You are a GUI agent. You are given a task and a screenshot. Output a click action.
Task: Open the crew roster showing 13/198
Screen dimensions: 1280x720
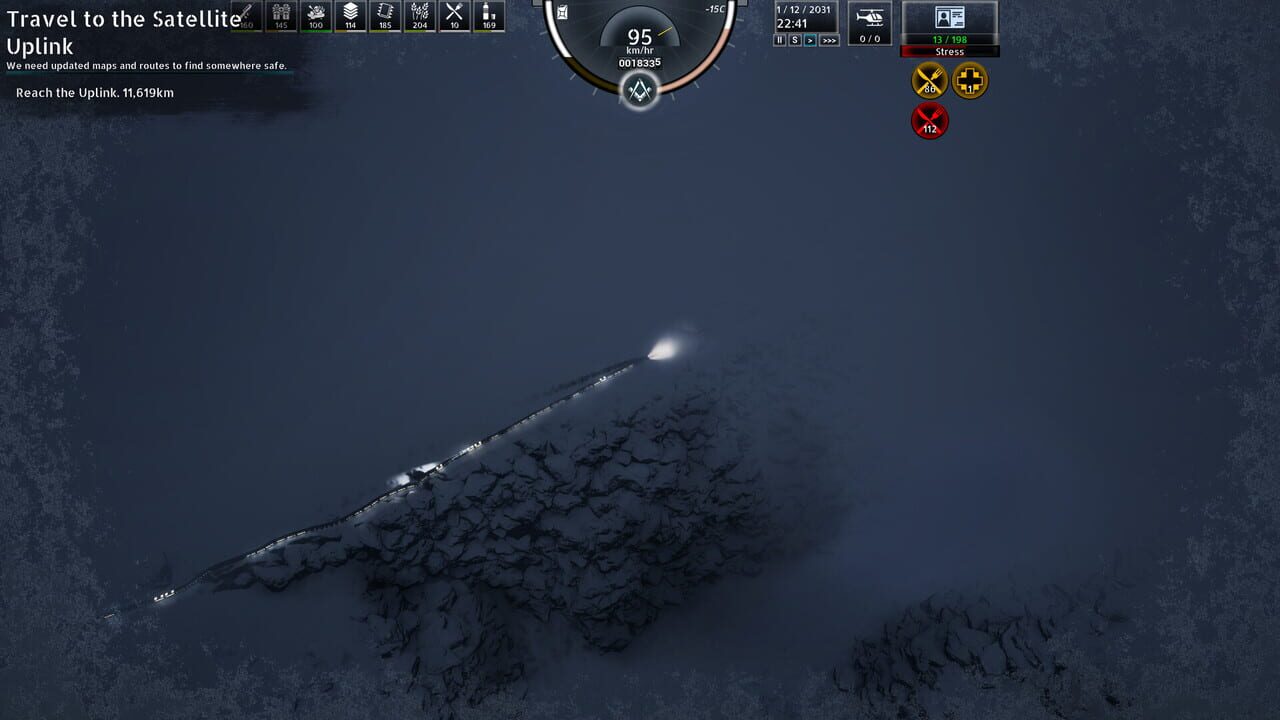click(948, 40)
